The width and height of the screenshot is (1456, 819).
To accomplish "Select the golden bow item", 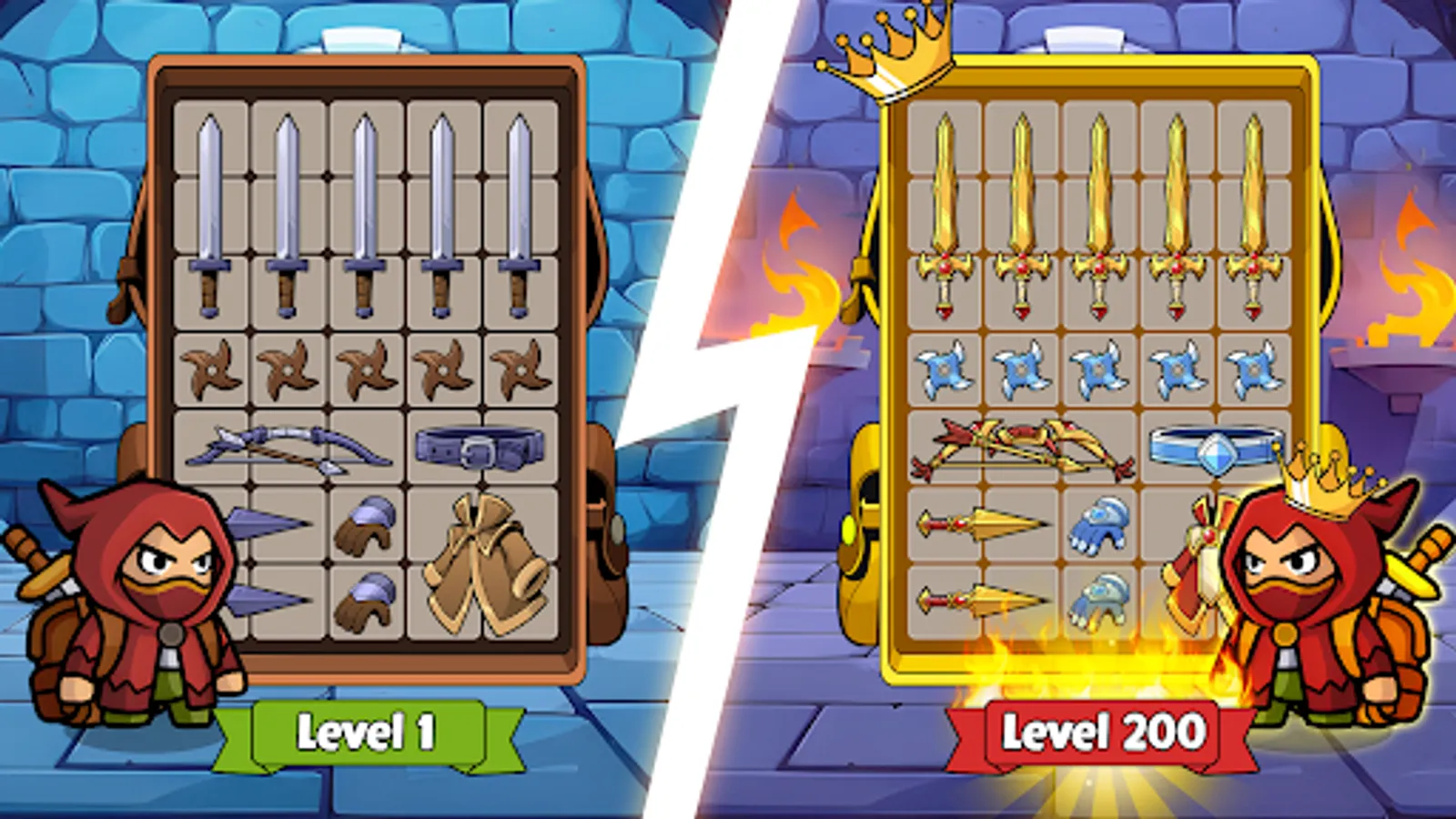I will (x=1024, y=446).
